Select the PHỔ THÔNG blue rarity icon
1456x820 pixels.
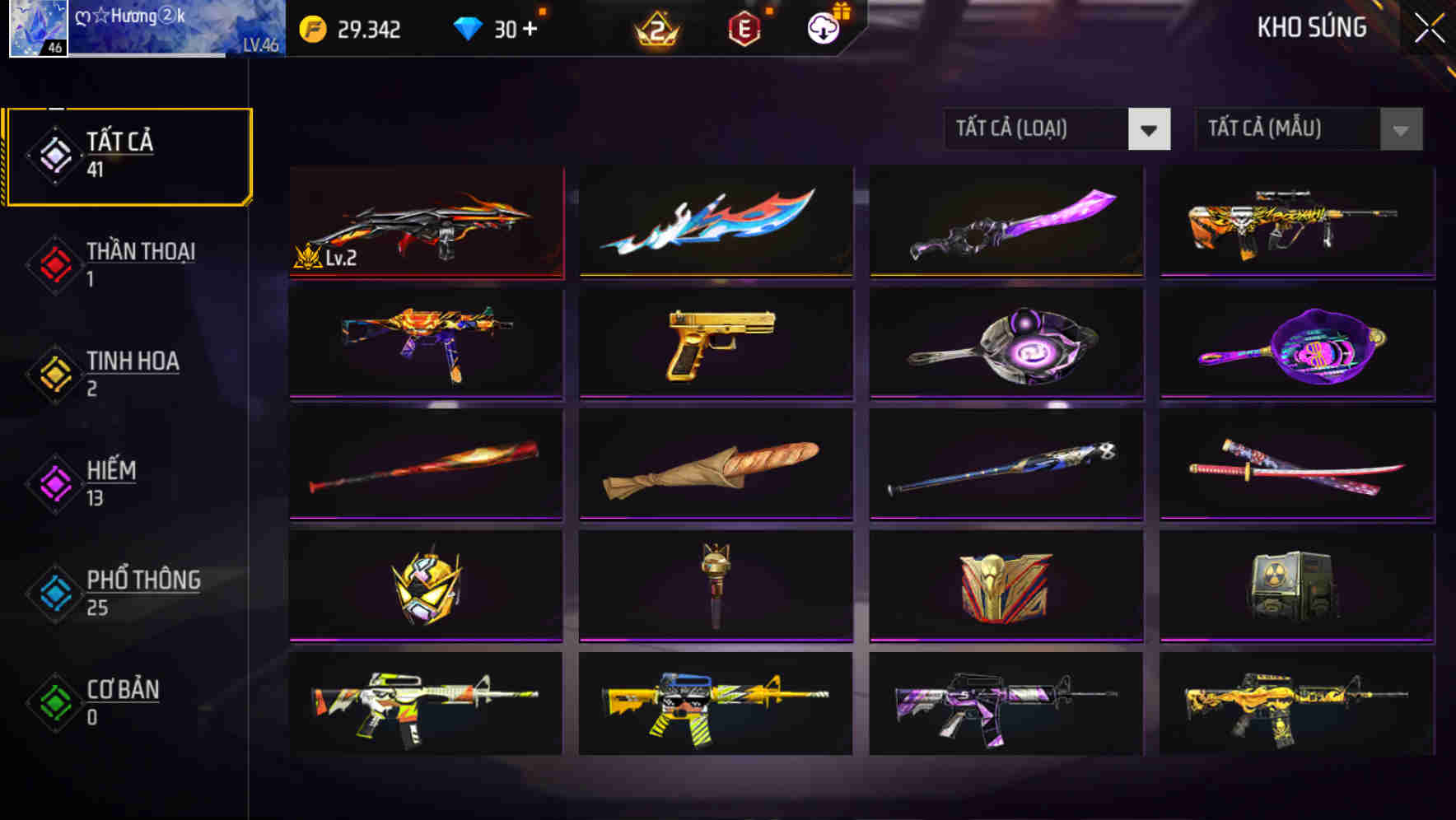54,594
